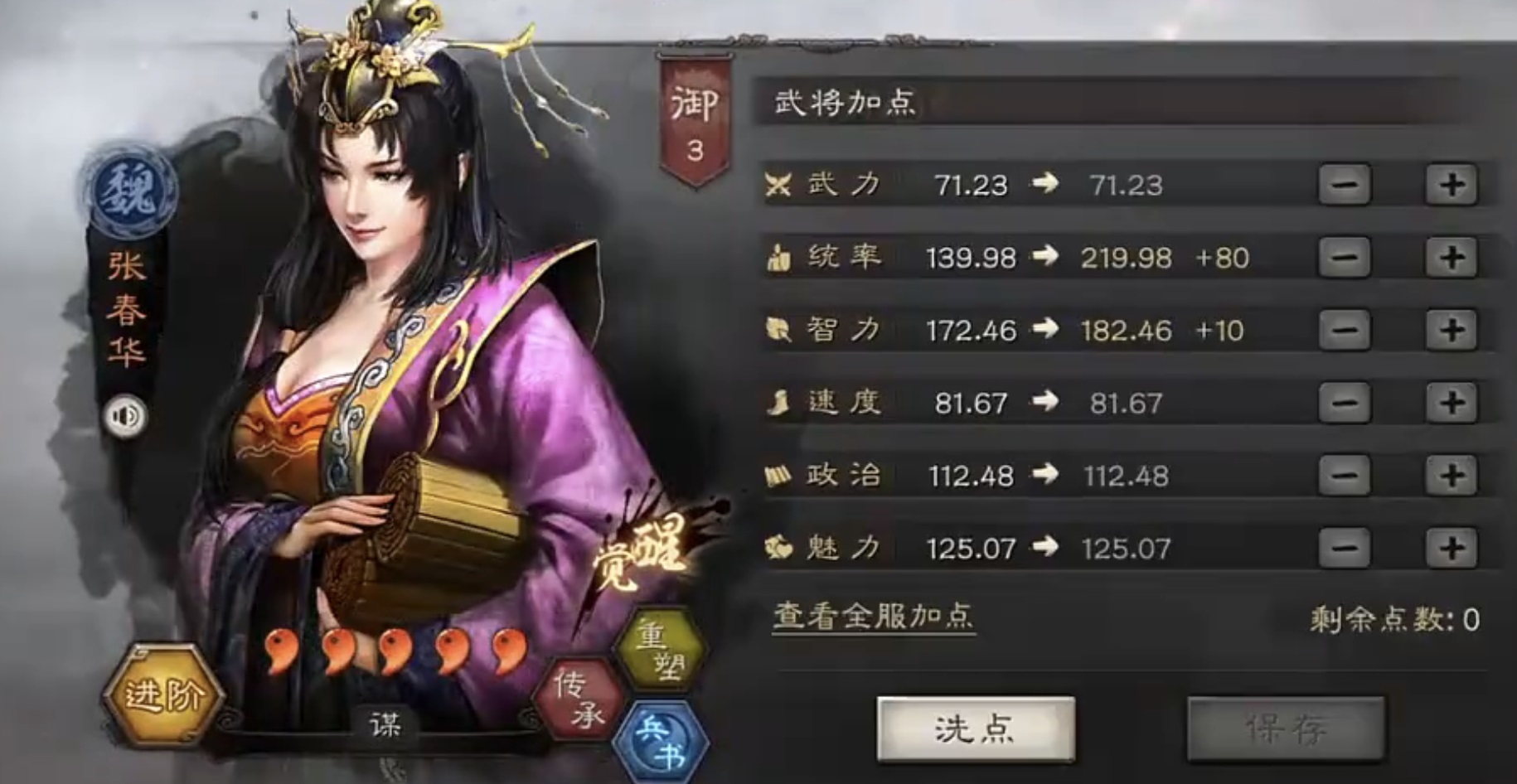This screenshot has height=784, width=1517.
Task: Click the 武力 crossed-swords attribute icon
Action: 778,184
